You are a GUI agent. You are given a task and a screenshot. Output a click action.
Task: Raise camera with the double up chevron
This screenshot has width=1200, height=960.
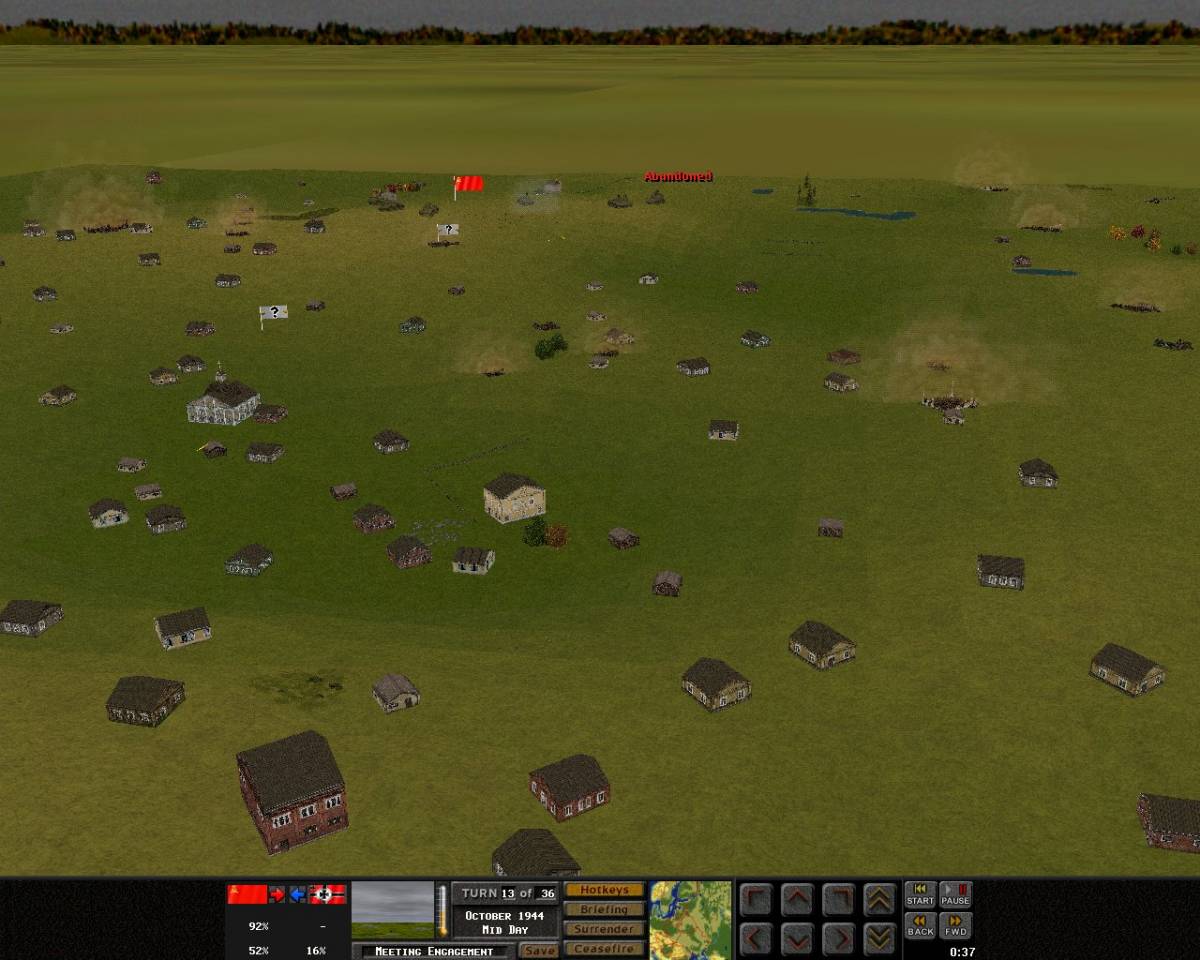click(x=879, y=899)
